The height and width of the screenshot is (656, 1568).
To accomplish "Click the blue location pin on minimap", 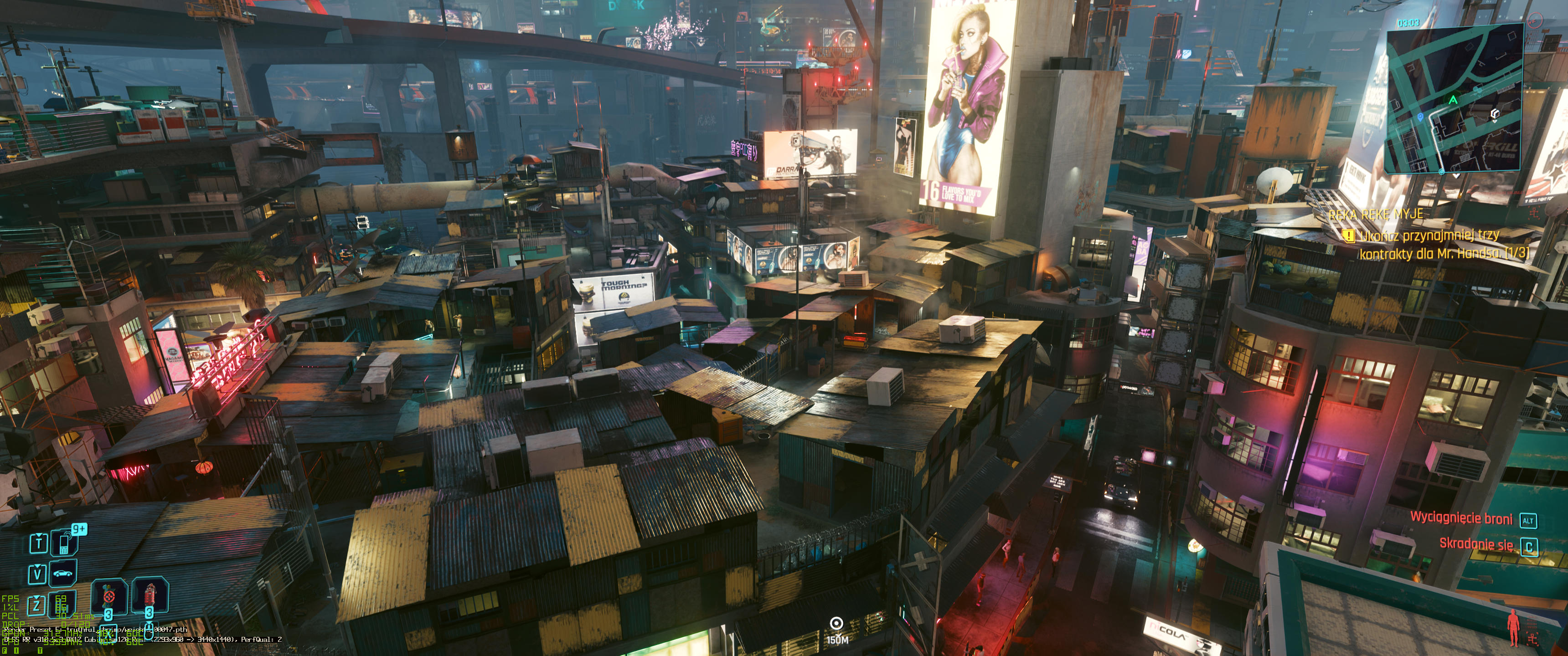I will 1420,117.
